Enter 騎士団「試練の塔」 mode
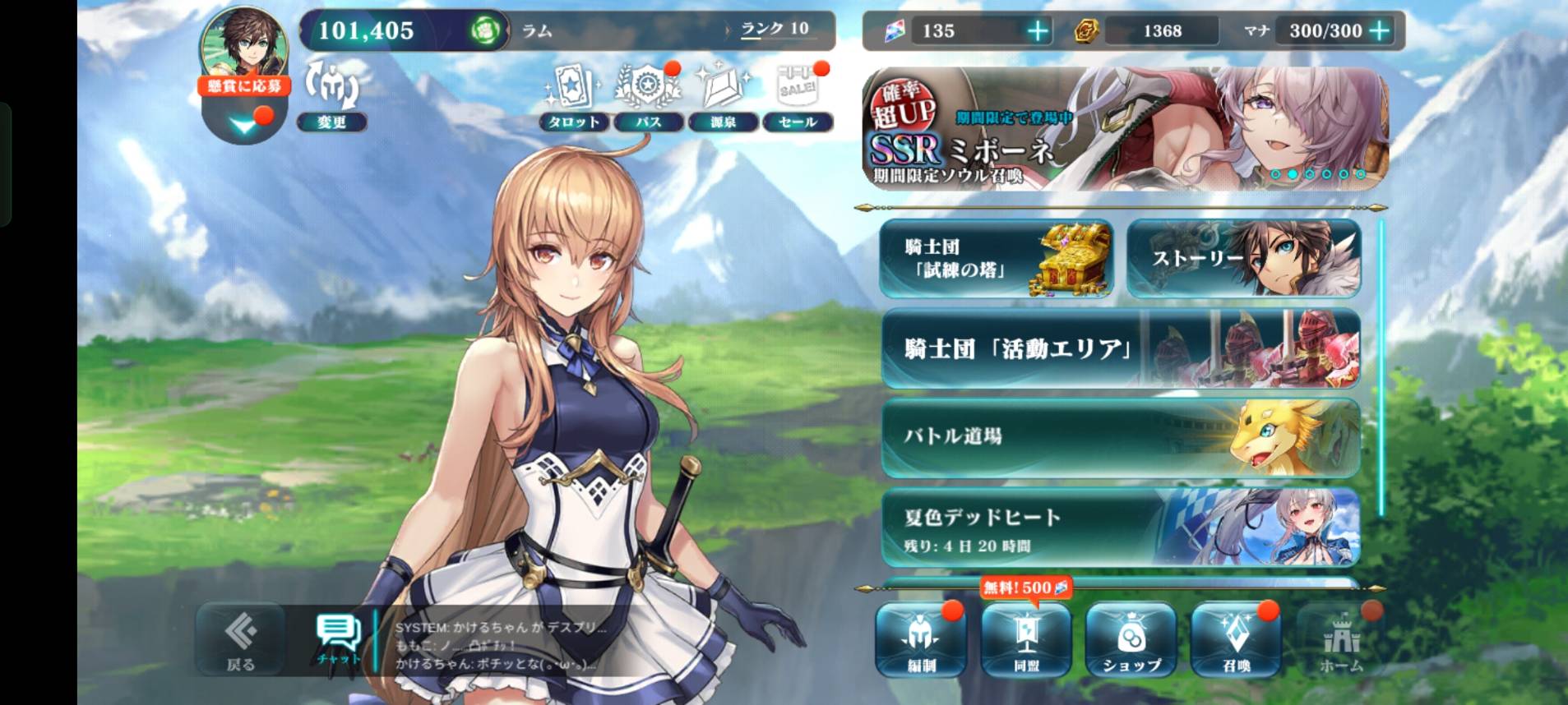 click(996, 258)
